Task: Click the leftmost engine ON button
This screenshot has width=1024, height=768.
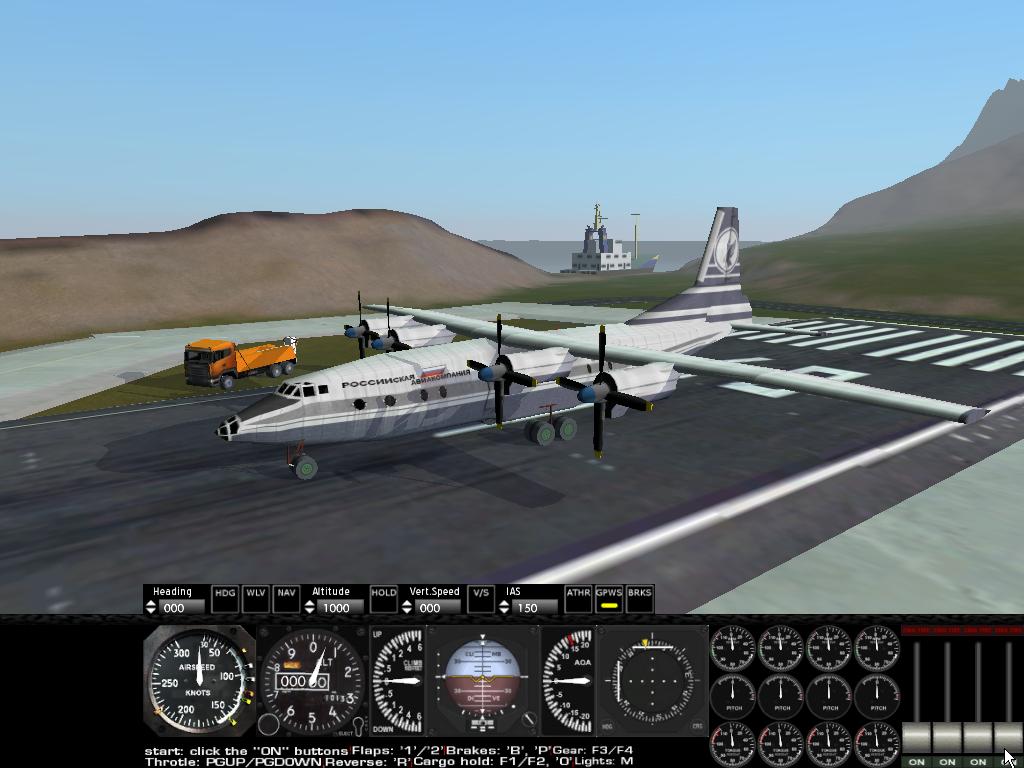Action: (x=916, y=761)
